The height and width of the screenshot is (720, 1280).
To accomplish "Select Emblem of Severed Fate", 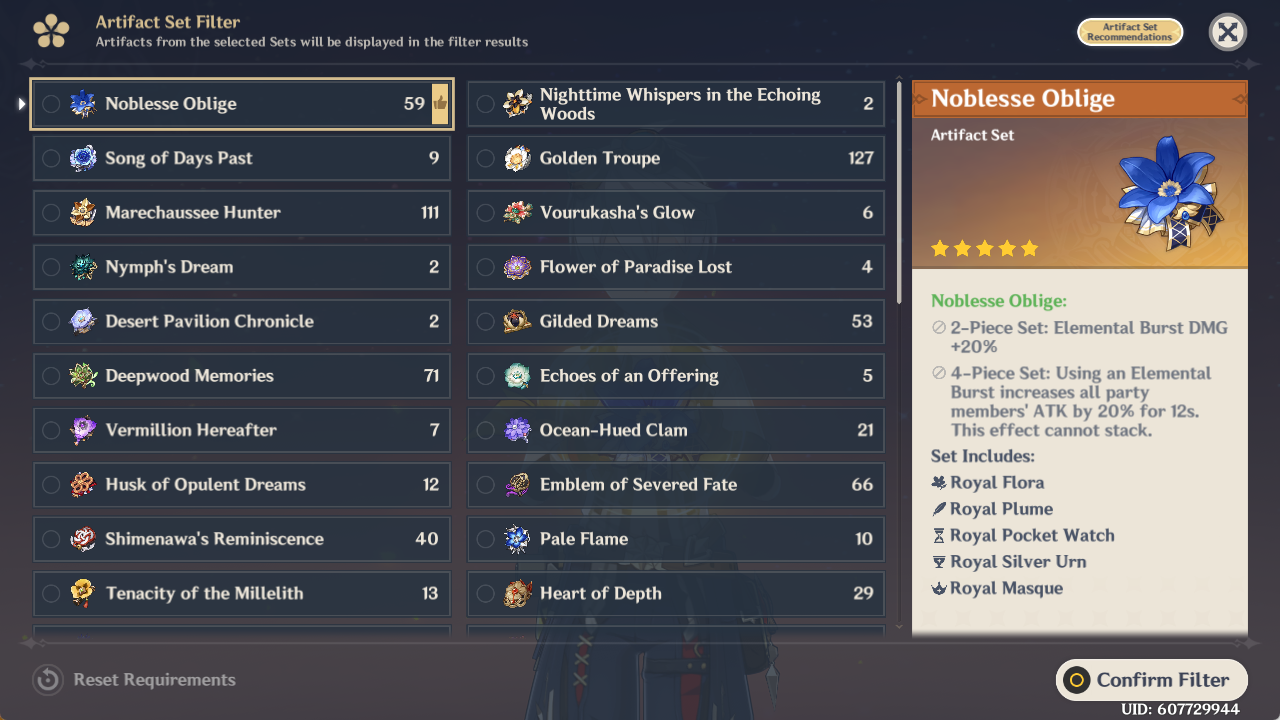I will click(x=676, y=485).
